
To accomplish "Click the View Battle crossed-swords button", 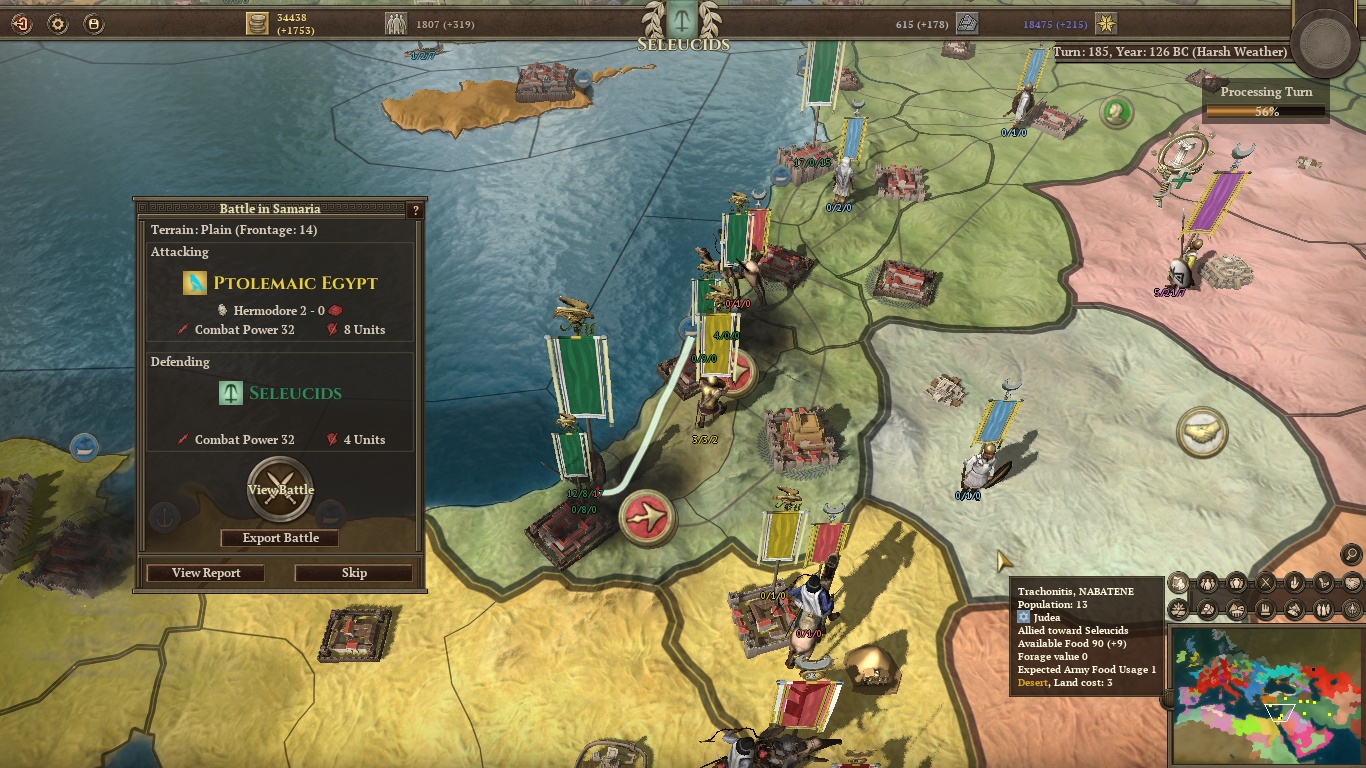I will (281, 489).
